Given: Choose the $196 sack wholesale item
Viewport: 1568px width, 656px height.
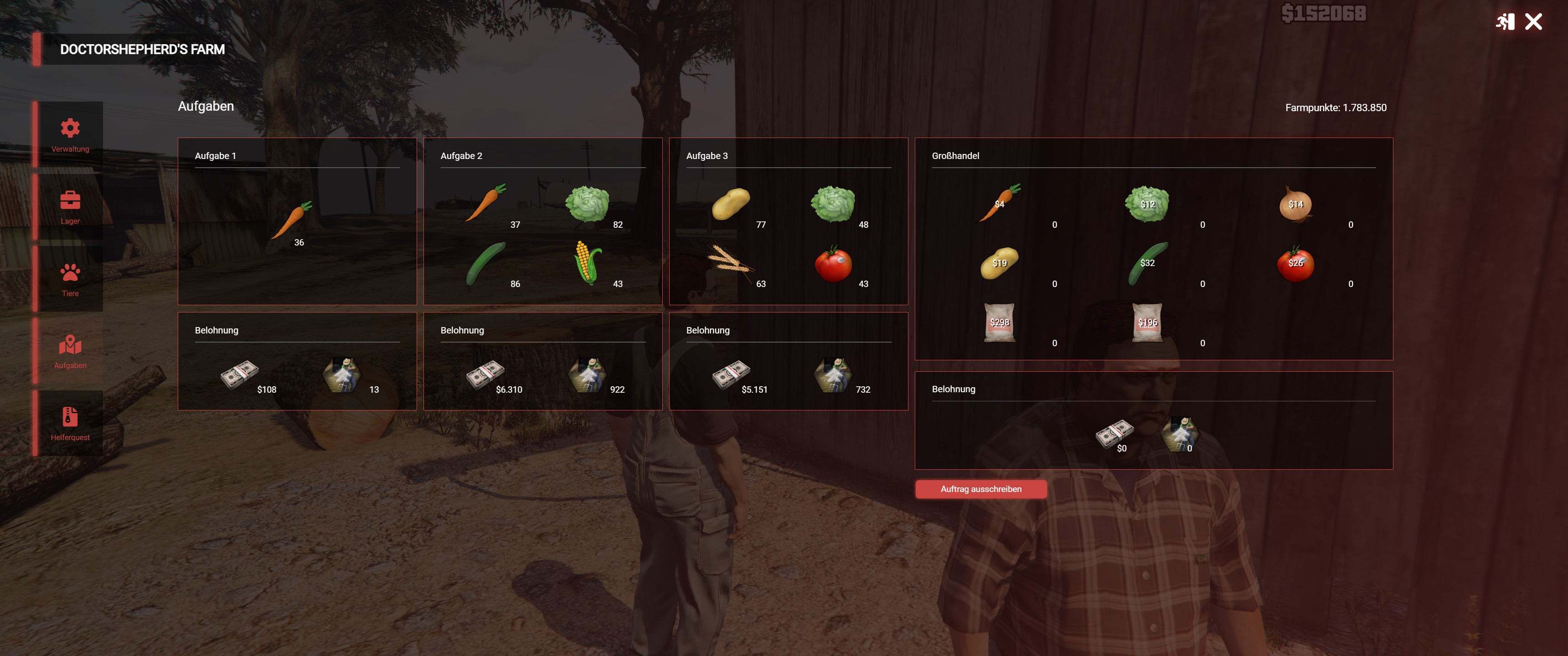Looking at the screenshot, I should point(1147,322).
